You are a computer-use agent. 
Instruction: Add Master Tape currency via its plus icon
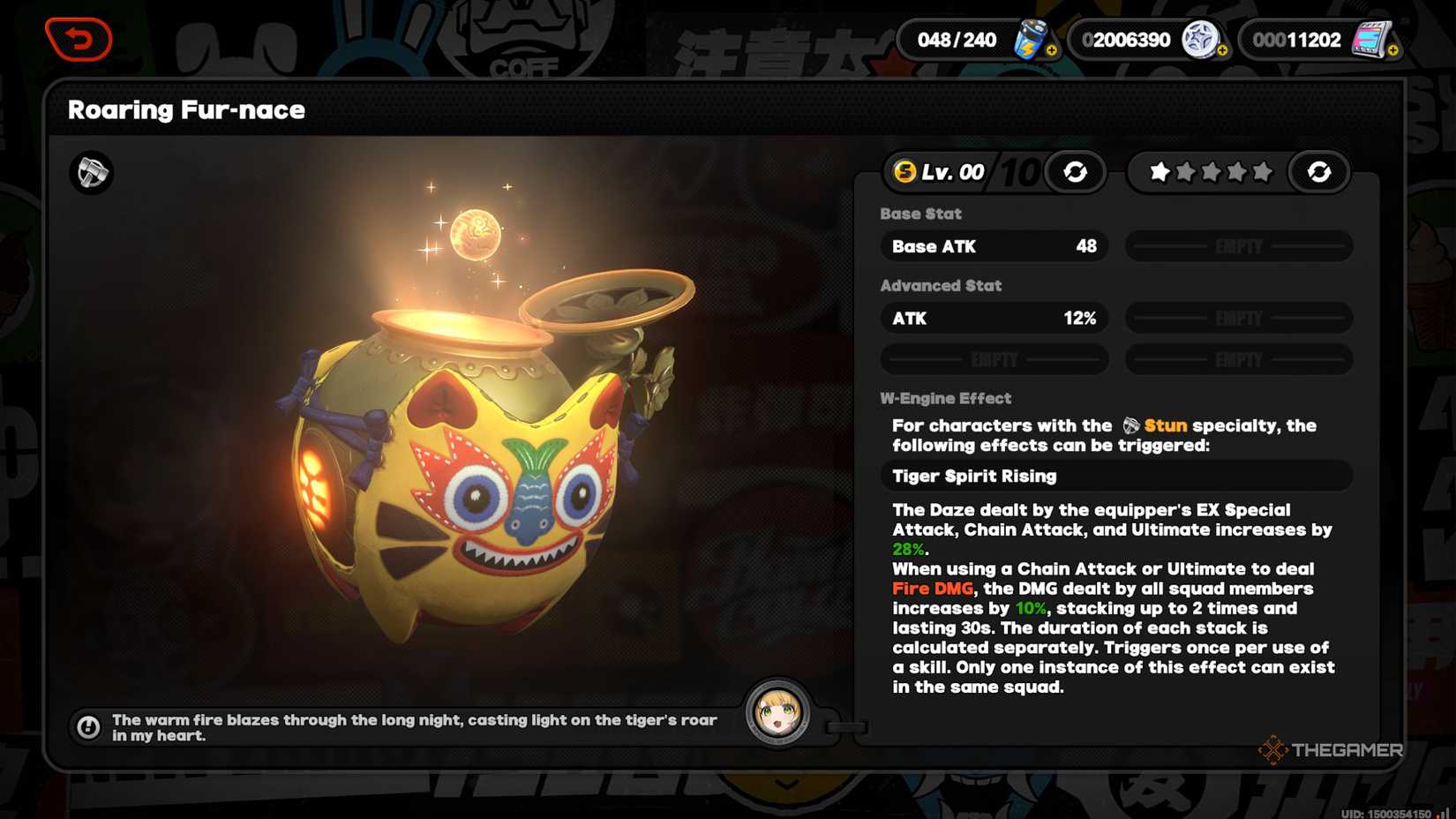[x=1392, y=51]
